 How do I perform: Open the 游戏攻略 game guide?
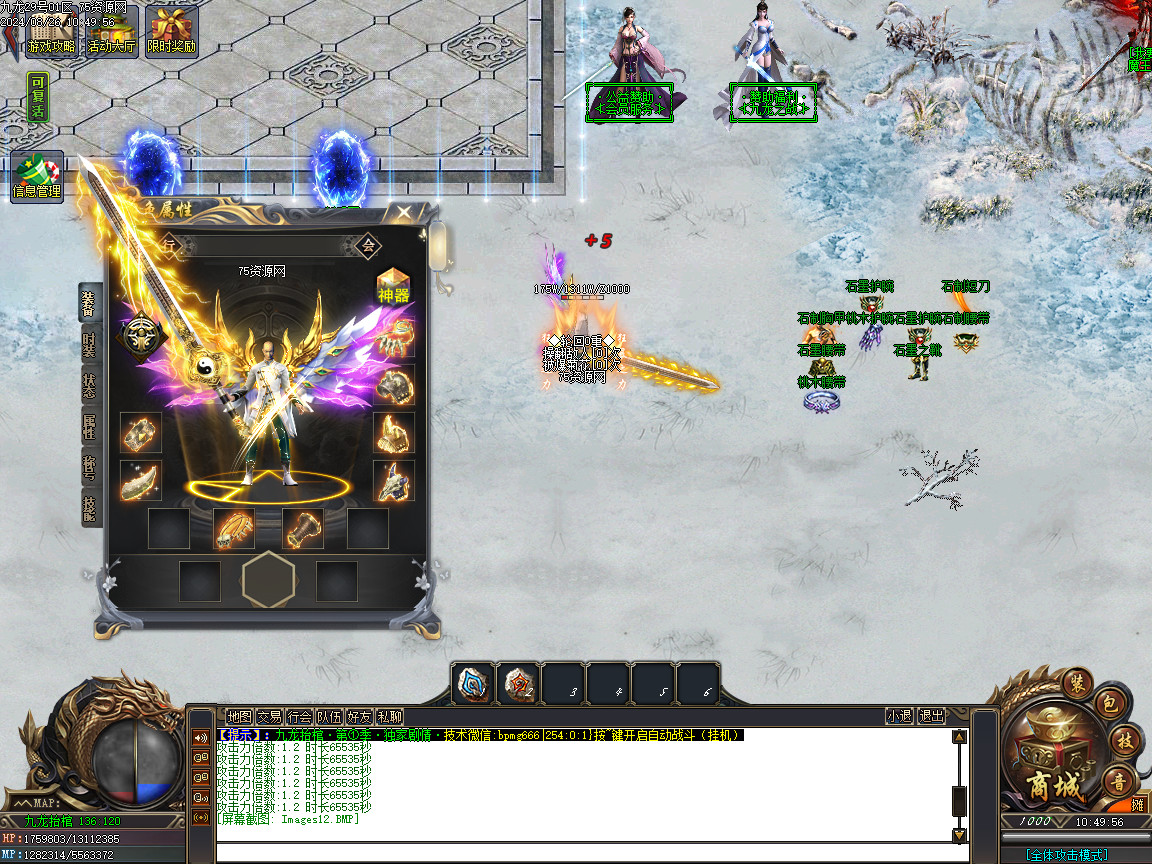click(x=51, y=31)
